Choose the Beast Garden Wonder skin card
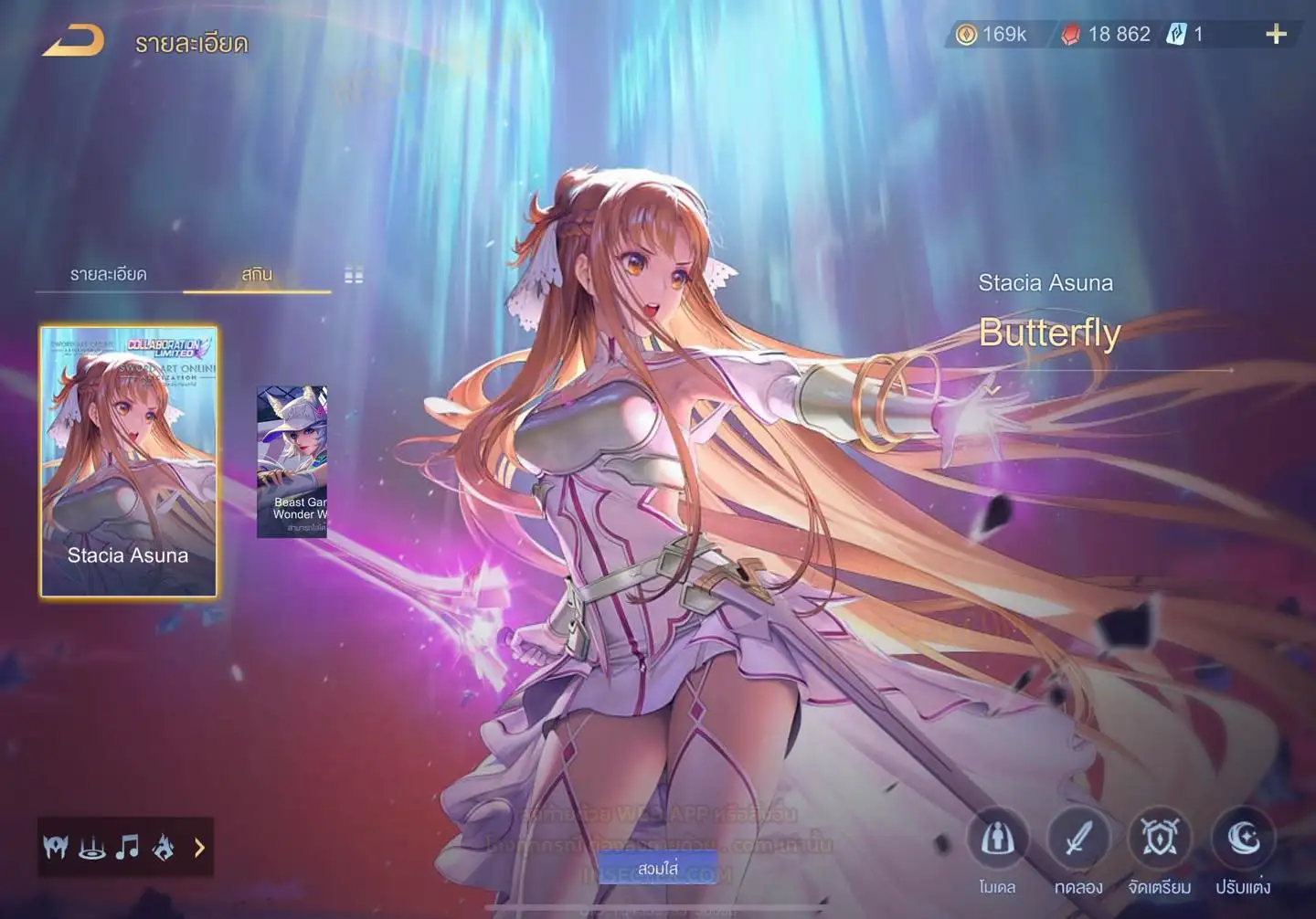1316x919 pixels. [292, 461]
